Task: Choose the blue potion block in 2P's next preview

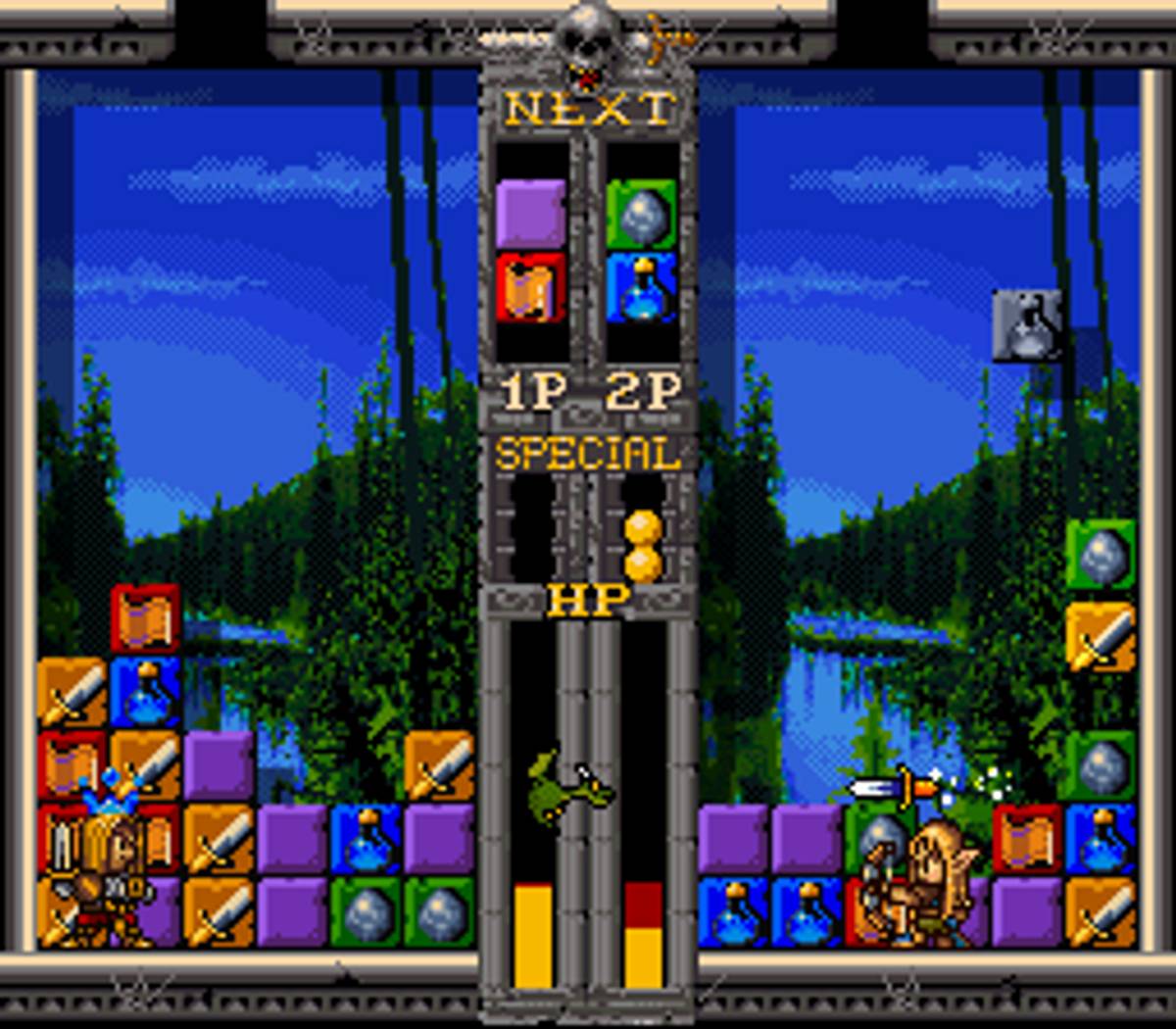Action: point(641,287)
